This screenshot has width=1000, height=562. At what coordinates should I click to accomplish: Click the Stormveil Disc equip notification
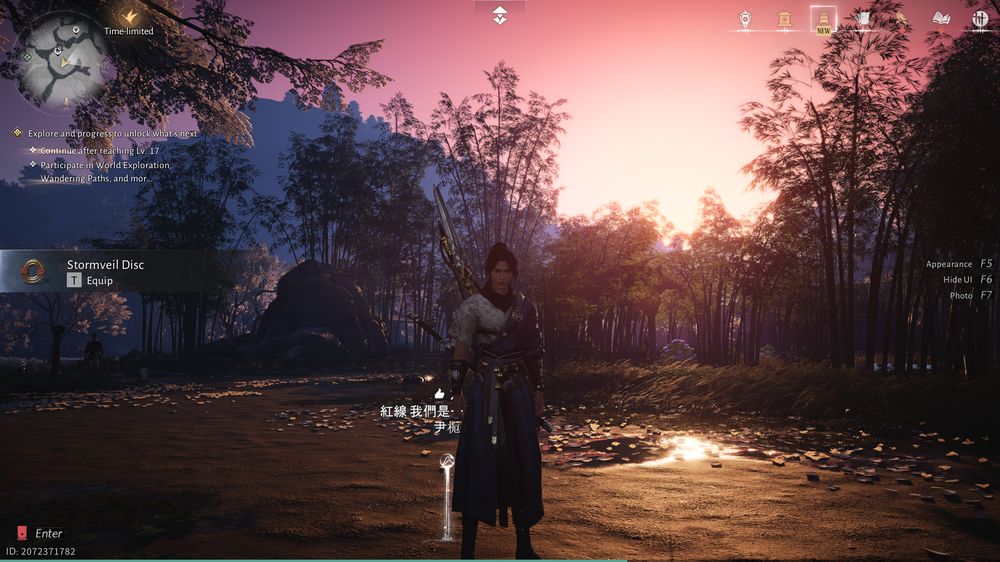tap(105, 271)
